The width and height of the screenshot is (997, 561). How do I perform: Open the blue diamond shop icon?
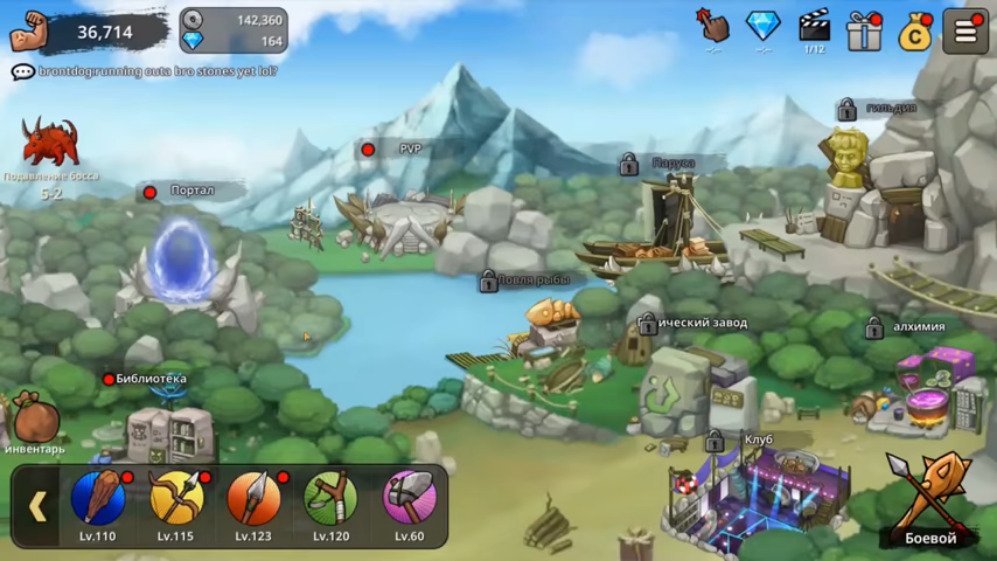pos(764,26)
